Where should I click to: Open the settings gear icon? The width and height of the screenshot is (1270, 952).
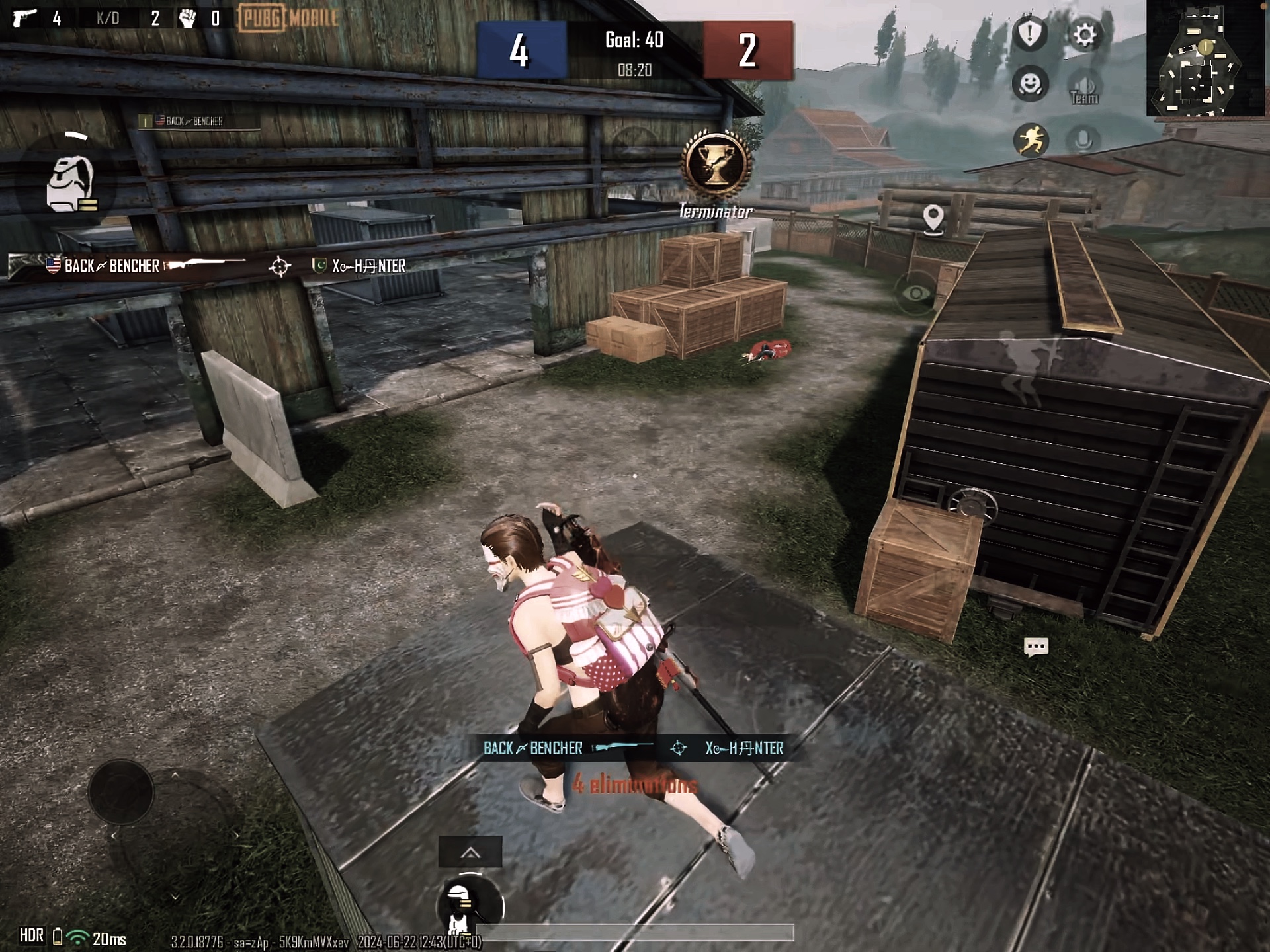point(1084,34)
